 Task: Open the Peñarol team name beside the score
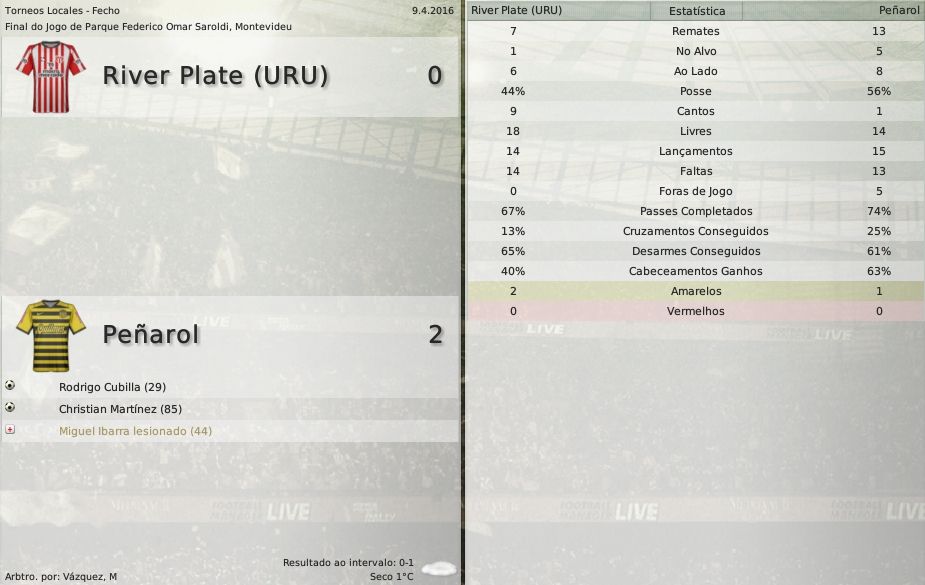click(151, 334)
